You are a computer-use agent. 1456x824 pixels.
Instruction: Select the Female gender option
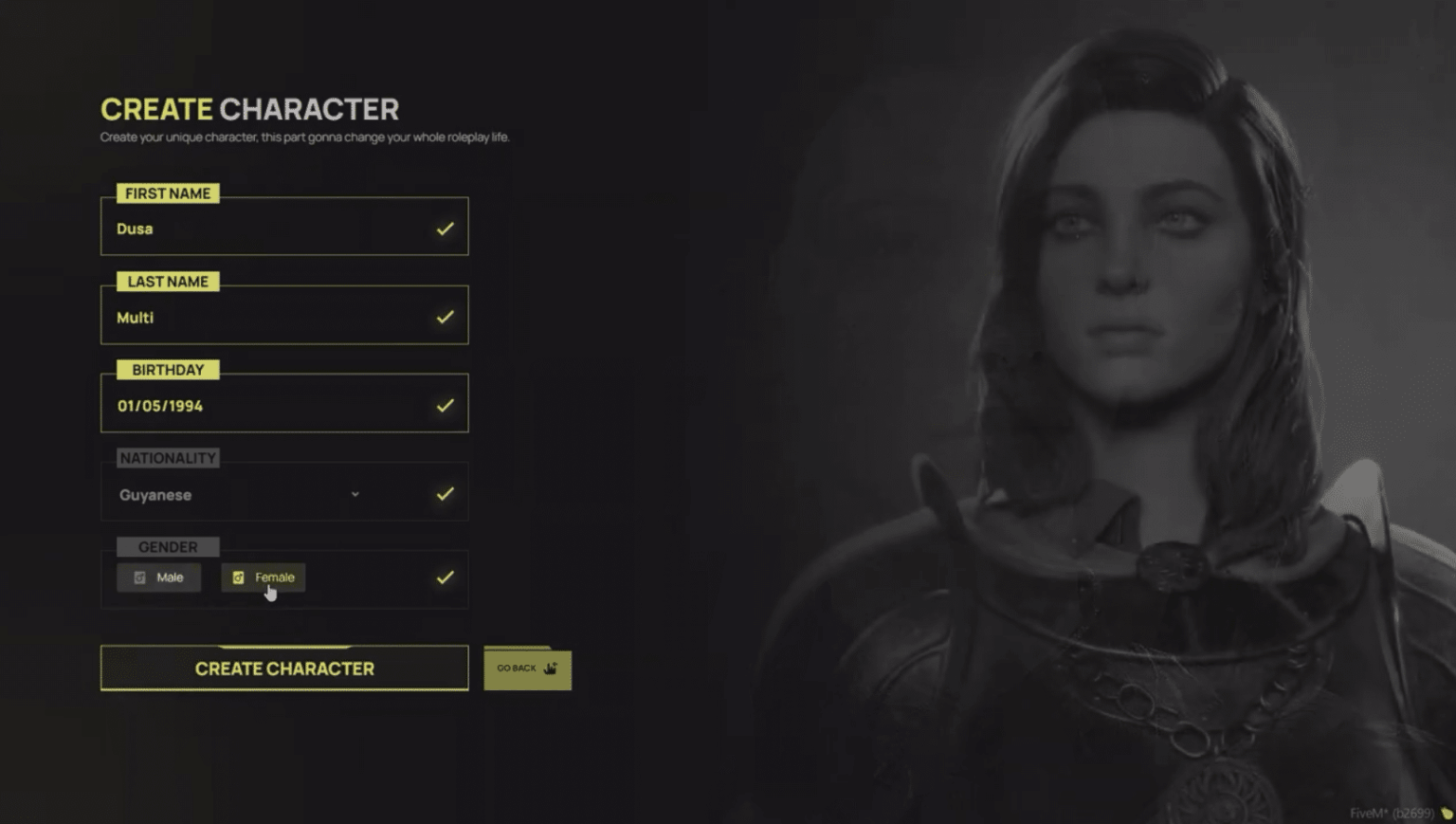[x=264, y=577]
